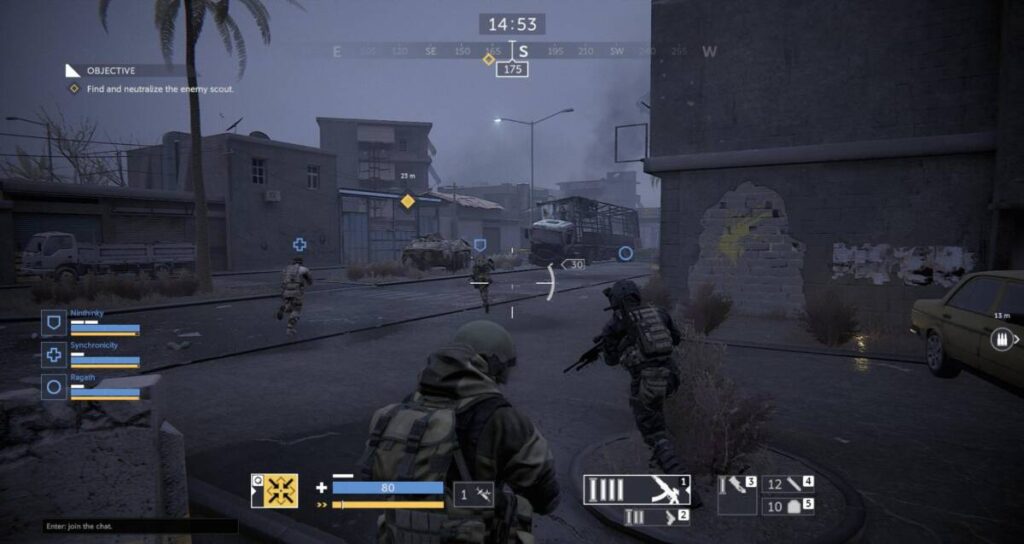Click the chat box to join the chat
Screen dimensions: 1024x544
click(140, 526)
